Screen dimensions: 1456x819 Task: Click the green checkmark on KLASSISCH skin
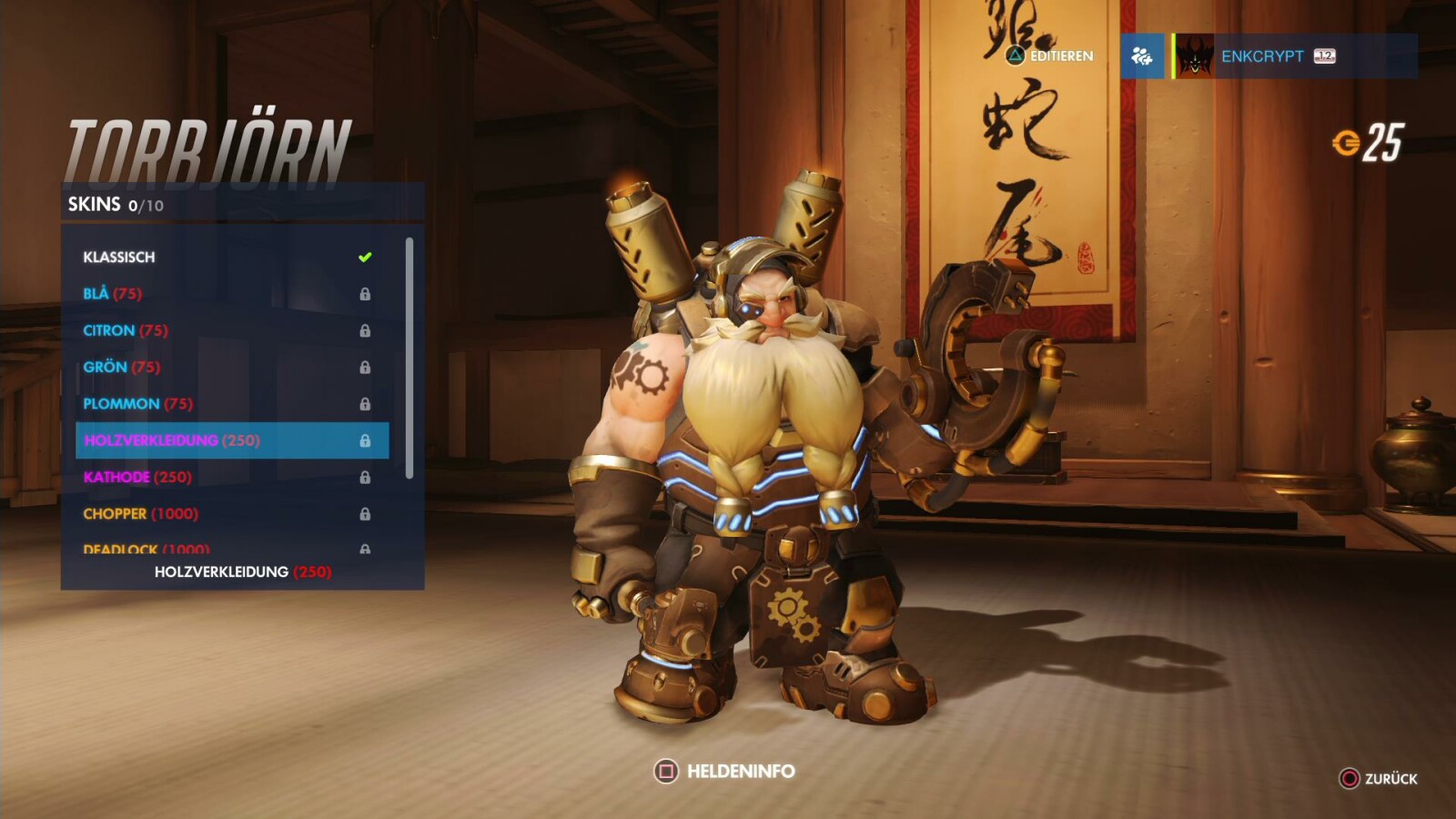tap(365, 257)
